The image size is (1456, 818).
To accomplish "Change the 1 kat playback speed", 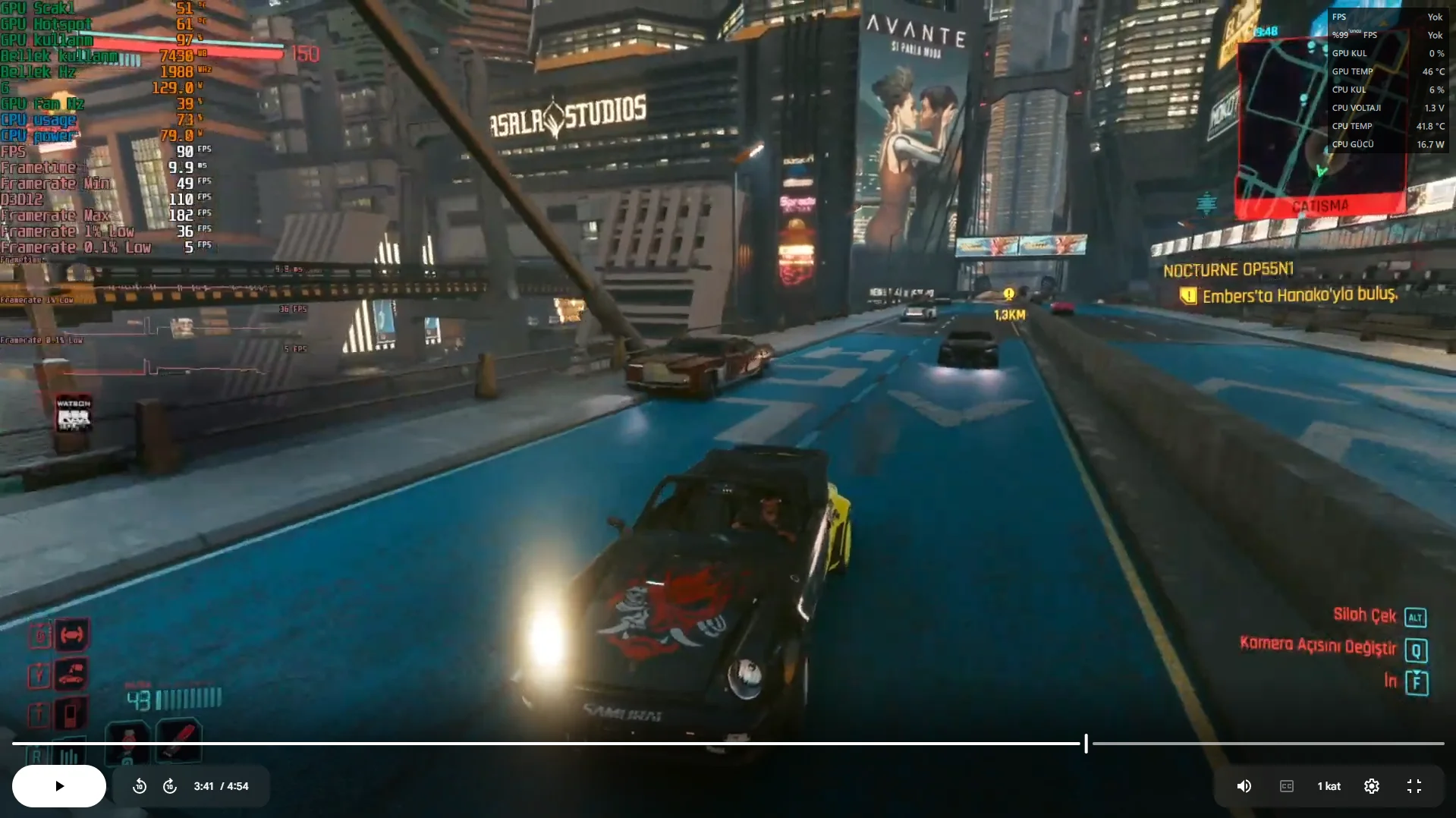I will click(1329, 786).
